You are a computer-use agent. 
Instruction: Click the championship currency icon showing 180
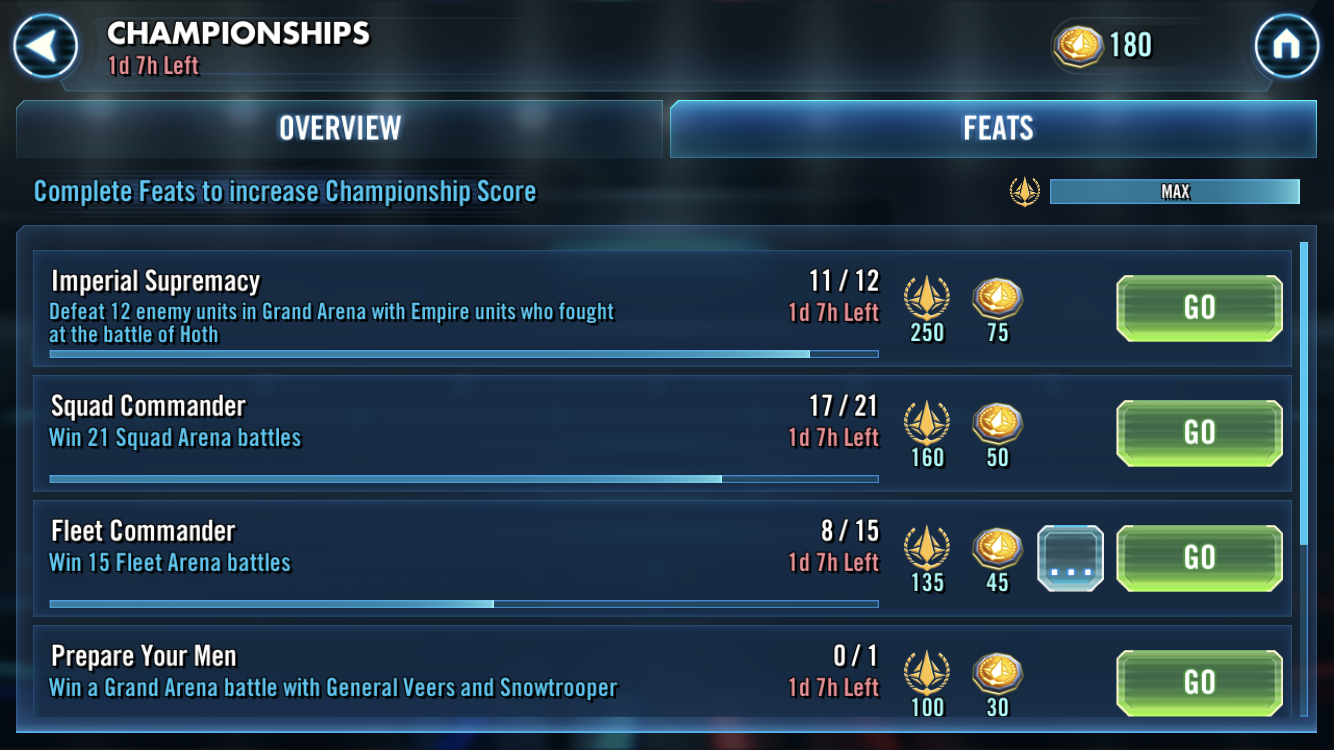tap(1077, 46)
